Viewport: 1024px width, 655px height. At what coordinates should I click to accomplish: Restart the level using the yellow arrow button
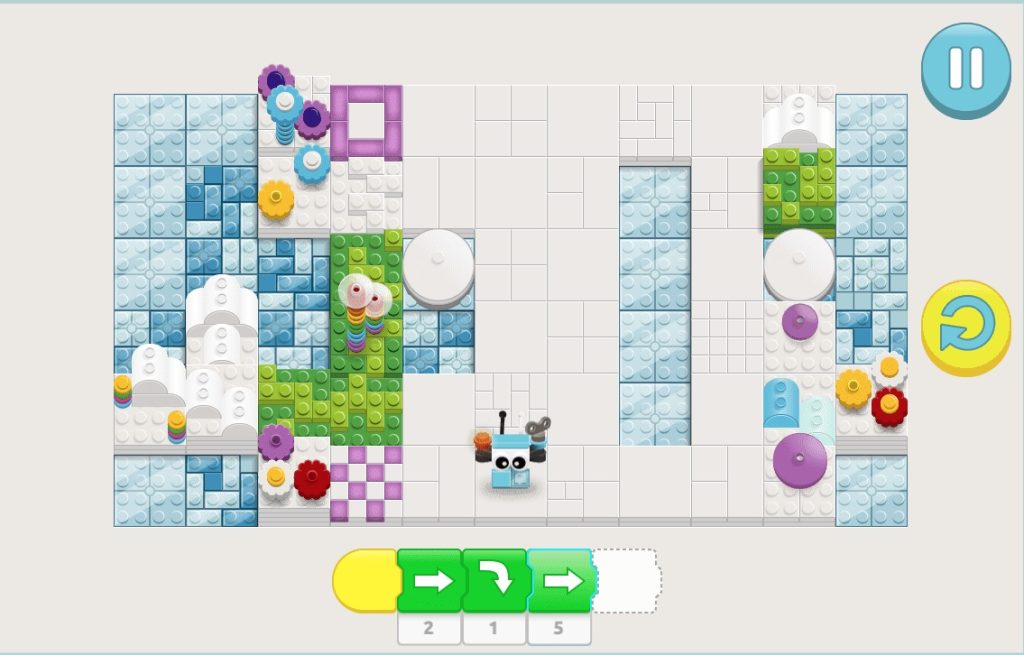click(x=965, y=327)
